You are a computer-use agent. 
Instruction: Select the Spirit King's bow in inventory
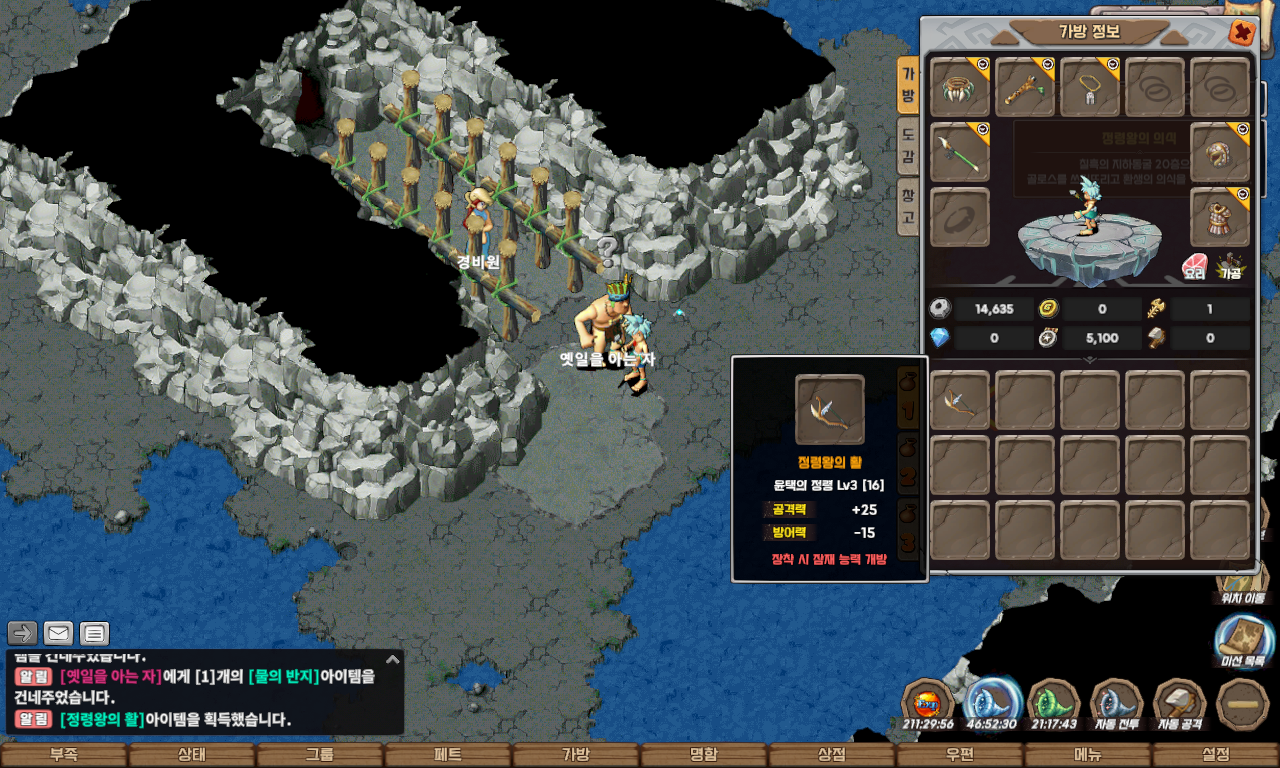[960, 400]
